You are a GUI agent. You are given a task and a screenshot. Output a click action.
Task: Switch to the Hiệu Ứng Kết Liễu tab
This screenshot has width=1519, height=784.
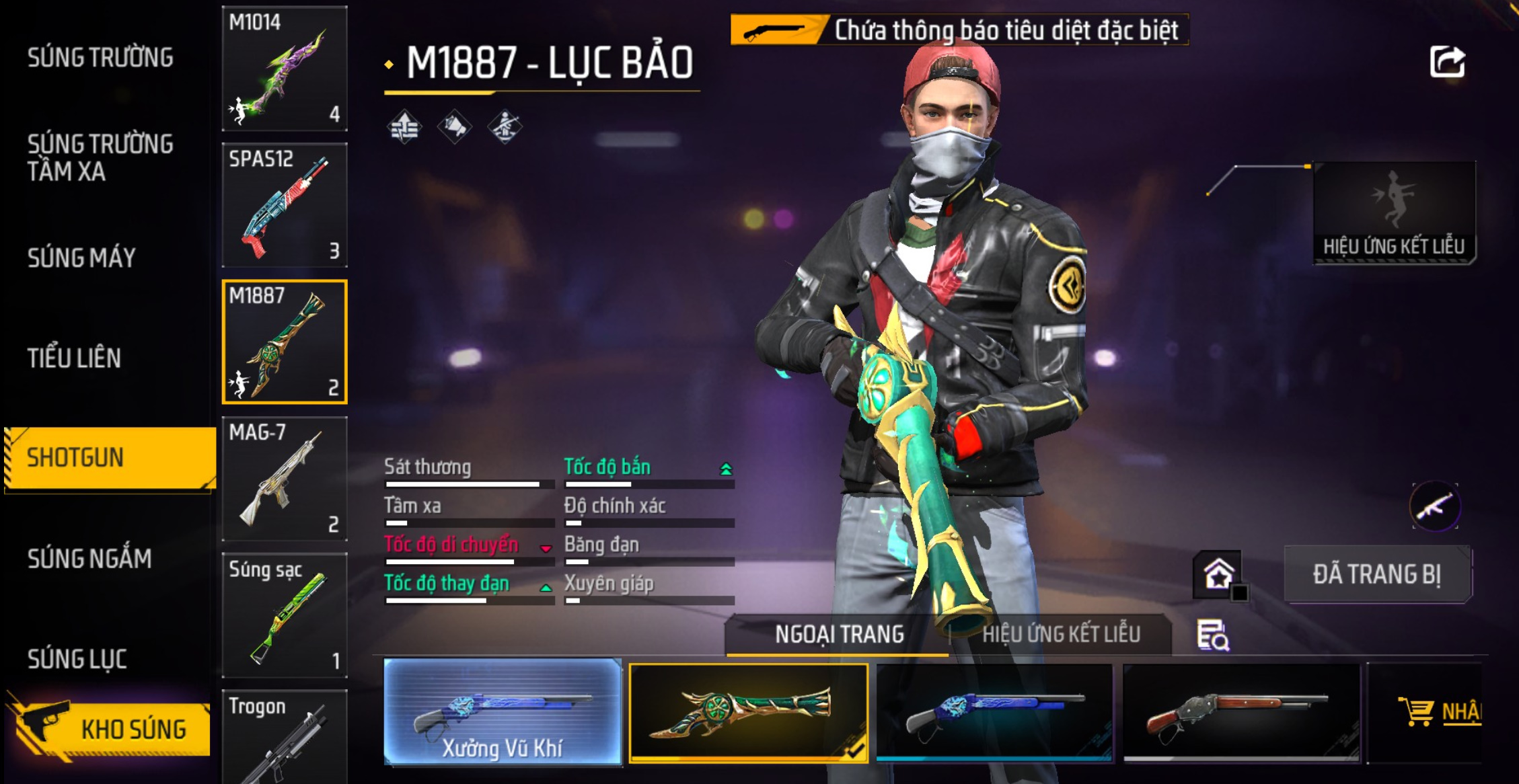tap(1060, 634)
